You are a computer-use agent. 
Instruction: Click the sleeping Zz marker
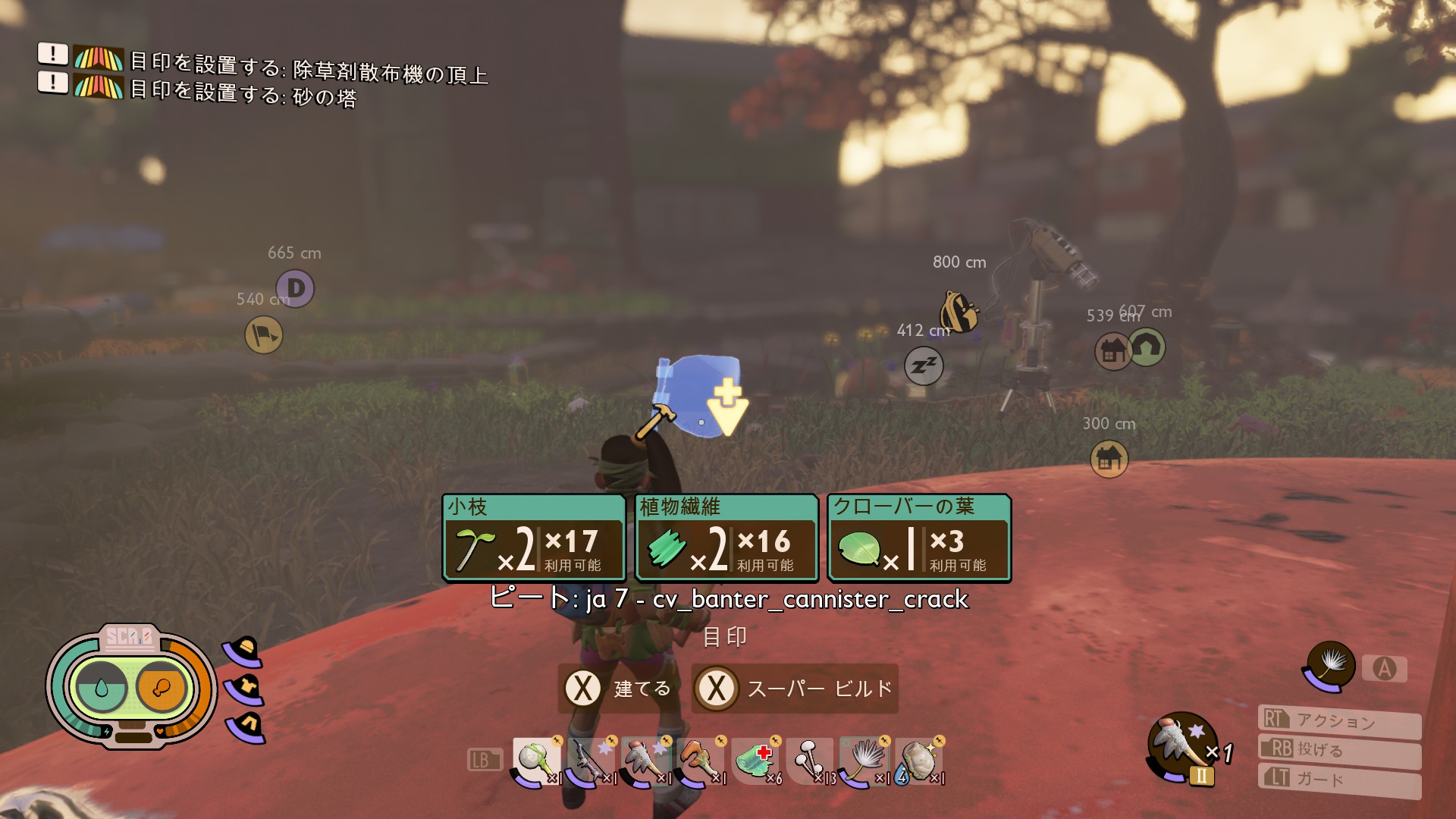click(924, 366)
